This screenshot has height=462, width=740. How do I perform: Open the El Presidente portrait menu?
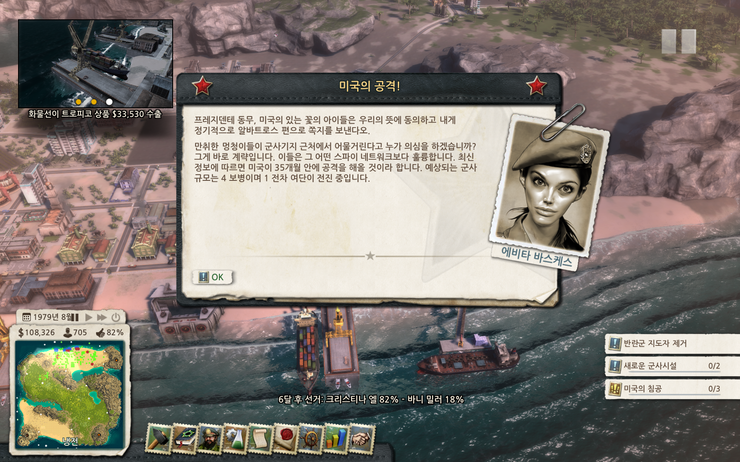(x=210, y=437)
